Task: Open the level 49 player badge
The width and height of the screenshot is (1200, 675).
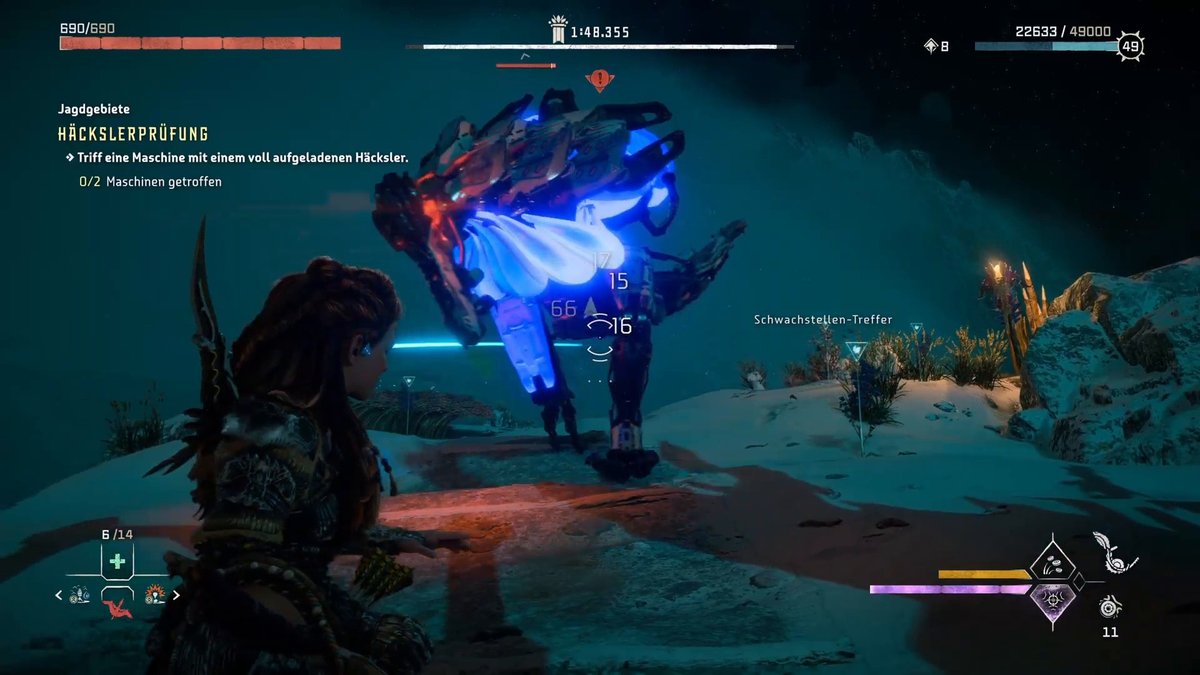Action: pyautogui.click(x=1130, y=45)
